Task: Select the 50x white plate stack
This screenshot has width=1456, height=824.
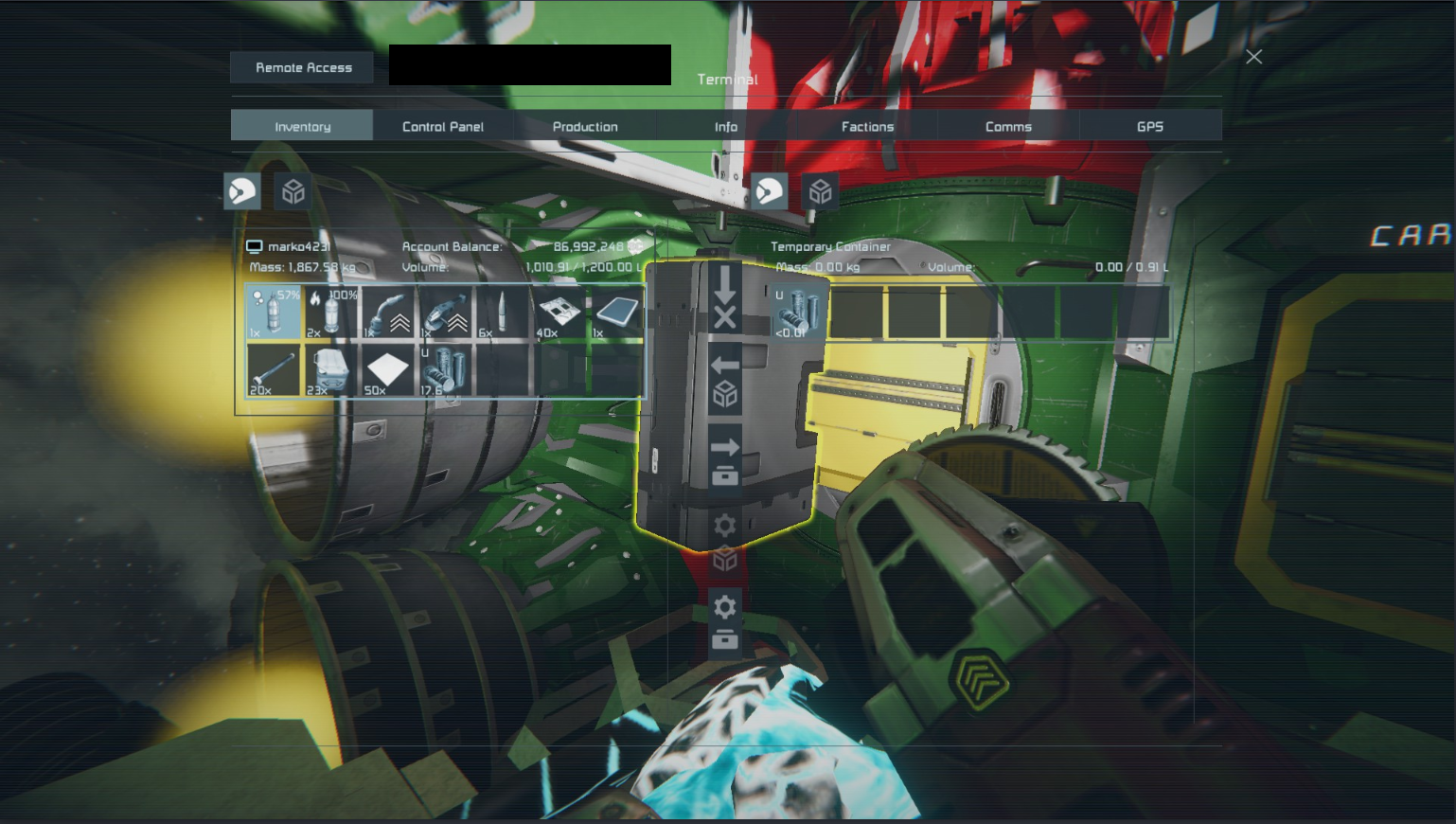Action: pyautogui.click(x=388, y=370)
